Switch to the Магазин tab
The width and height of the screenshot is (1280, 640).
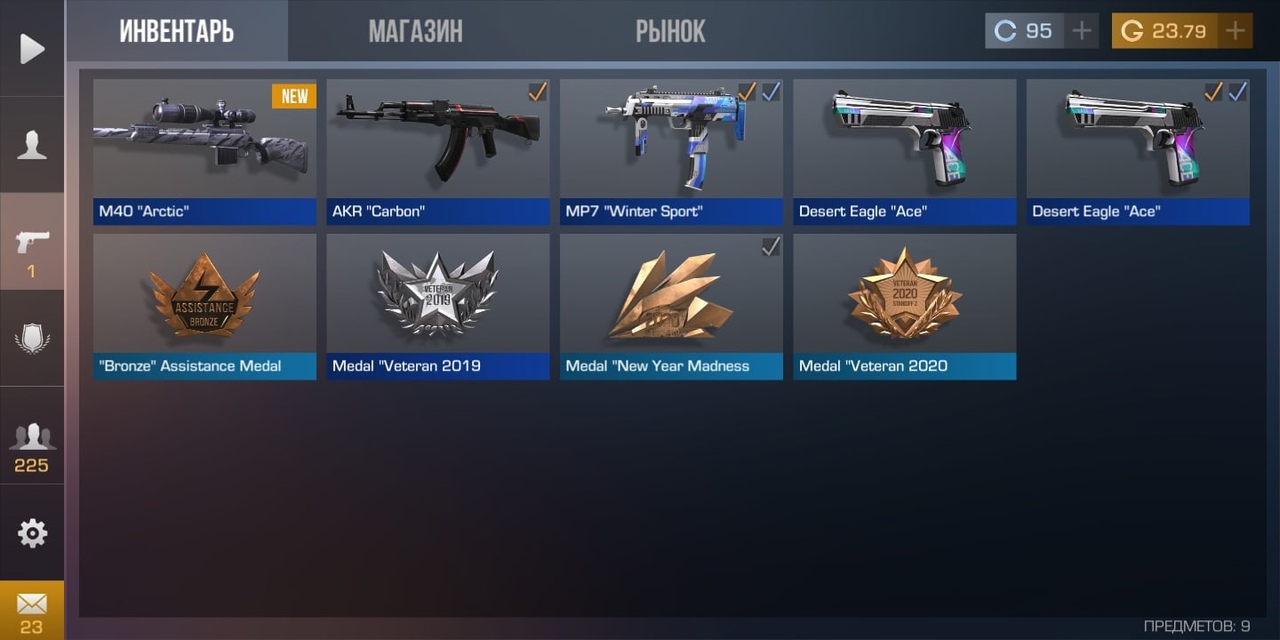(415, 31)
